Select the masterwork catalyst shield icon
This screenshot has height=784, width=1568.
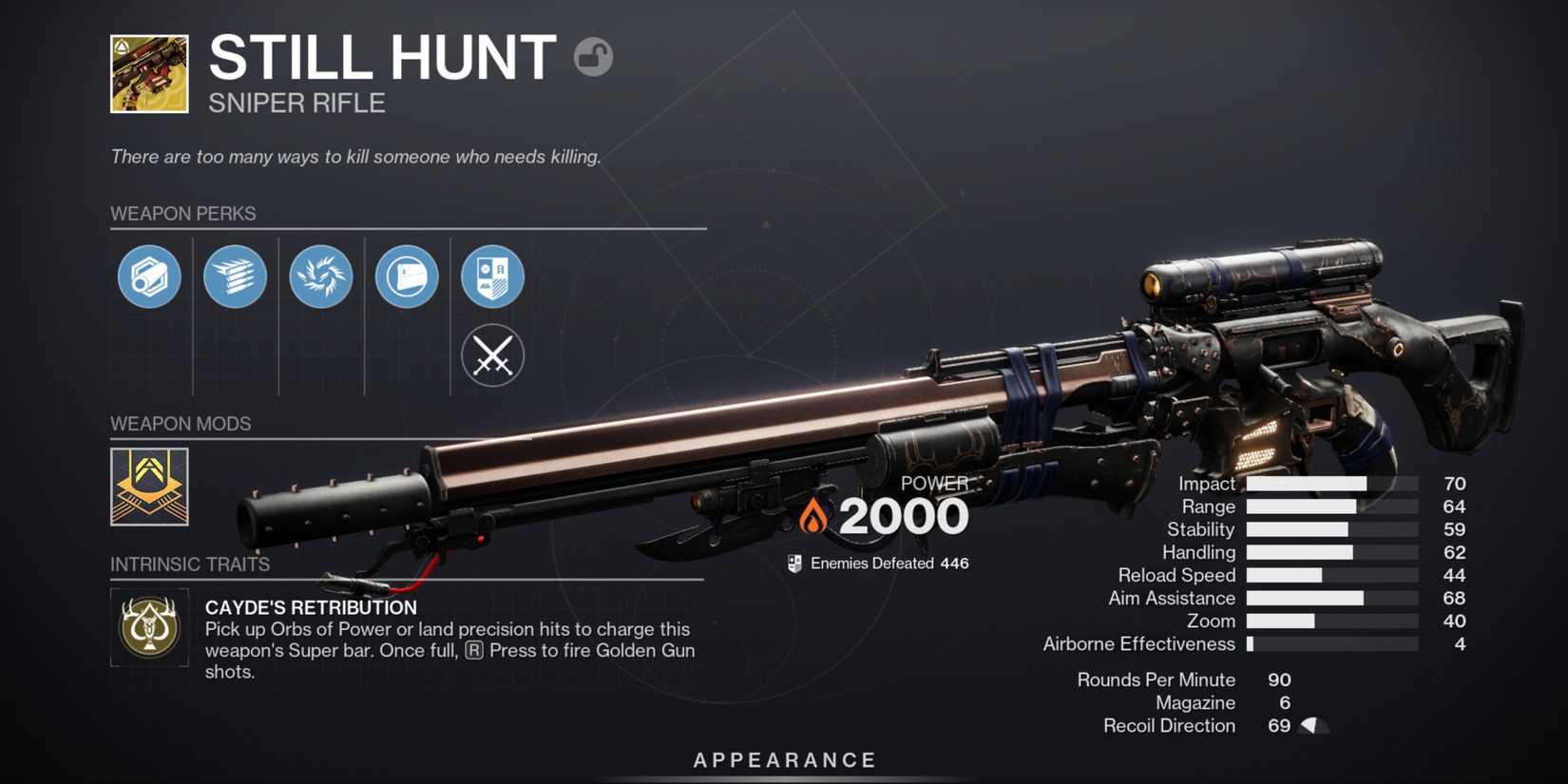[x=492, y=277]
